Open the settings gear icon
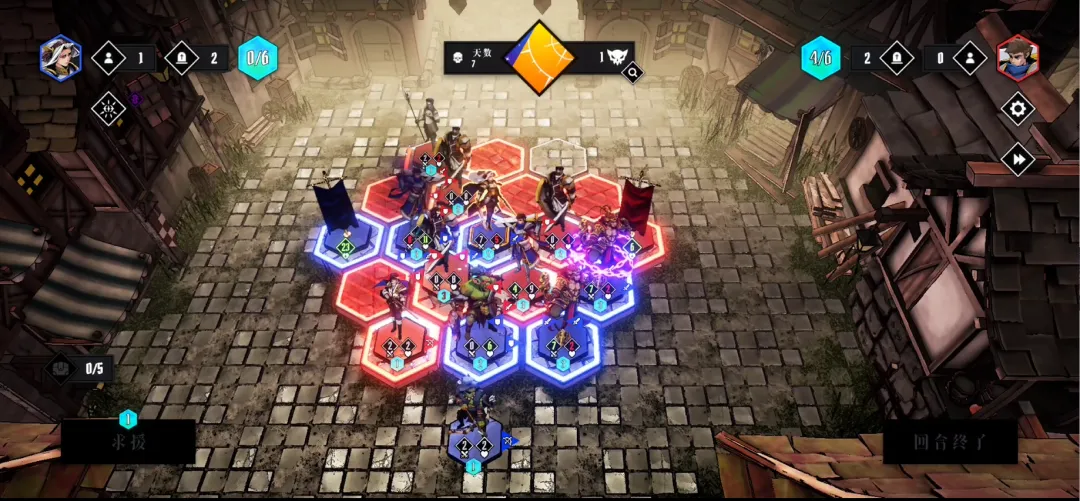This screenshot has width=1080, height=501. [1017, 108]
